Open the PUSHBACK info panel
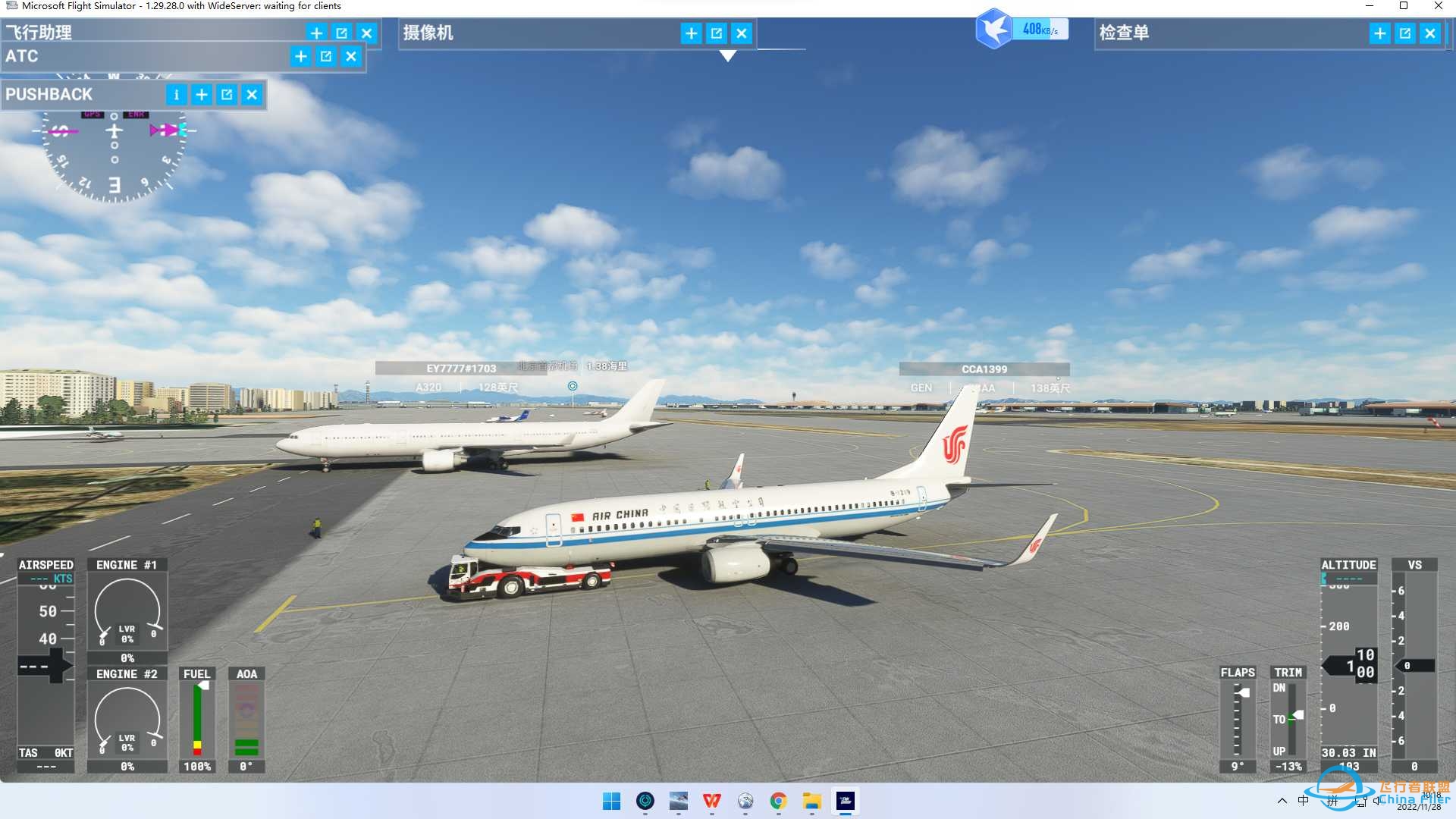 tap(176, 94)
